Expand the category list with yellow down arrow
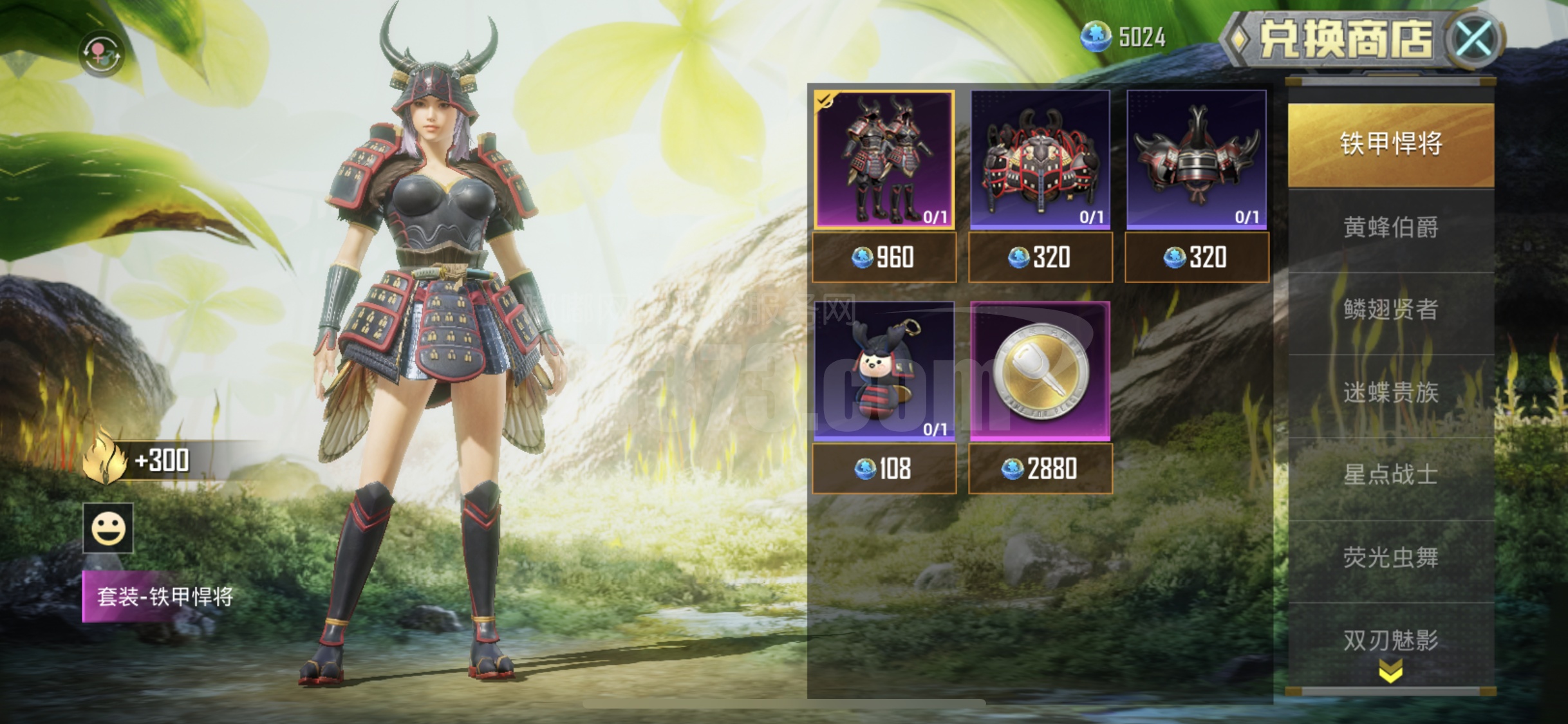1568x724 pixels. pos(1390,673)
